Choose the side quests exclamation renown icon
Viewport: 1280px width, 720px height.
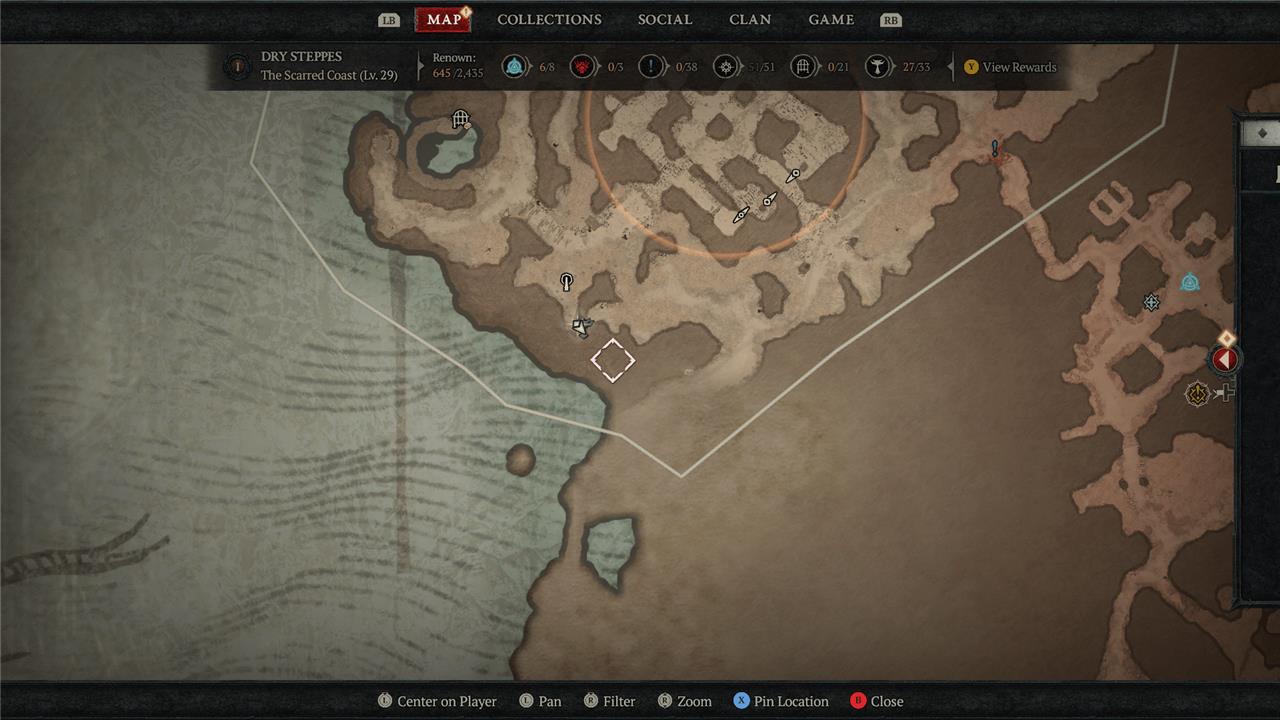651,67
